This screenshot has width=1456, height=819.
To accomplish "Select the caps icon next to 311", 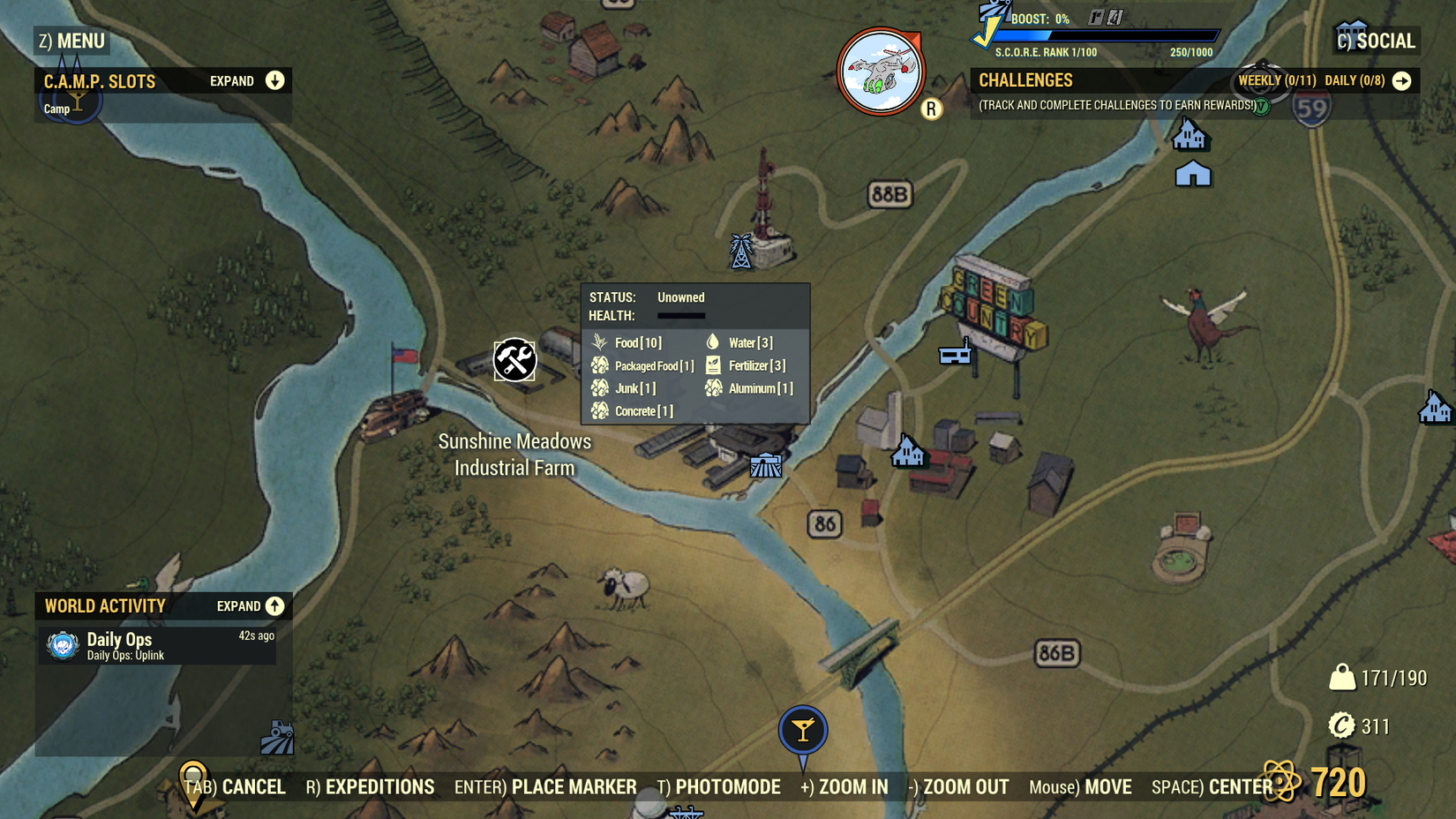I will point(1341,726).
